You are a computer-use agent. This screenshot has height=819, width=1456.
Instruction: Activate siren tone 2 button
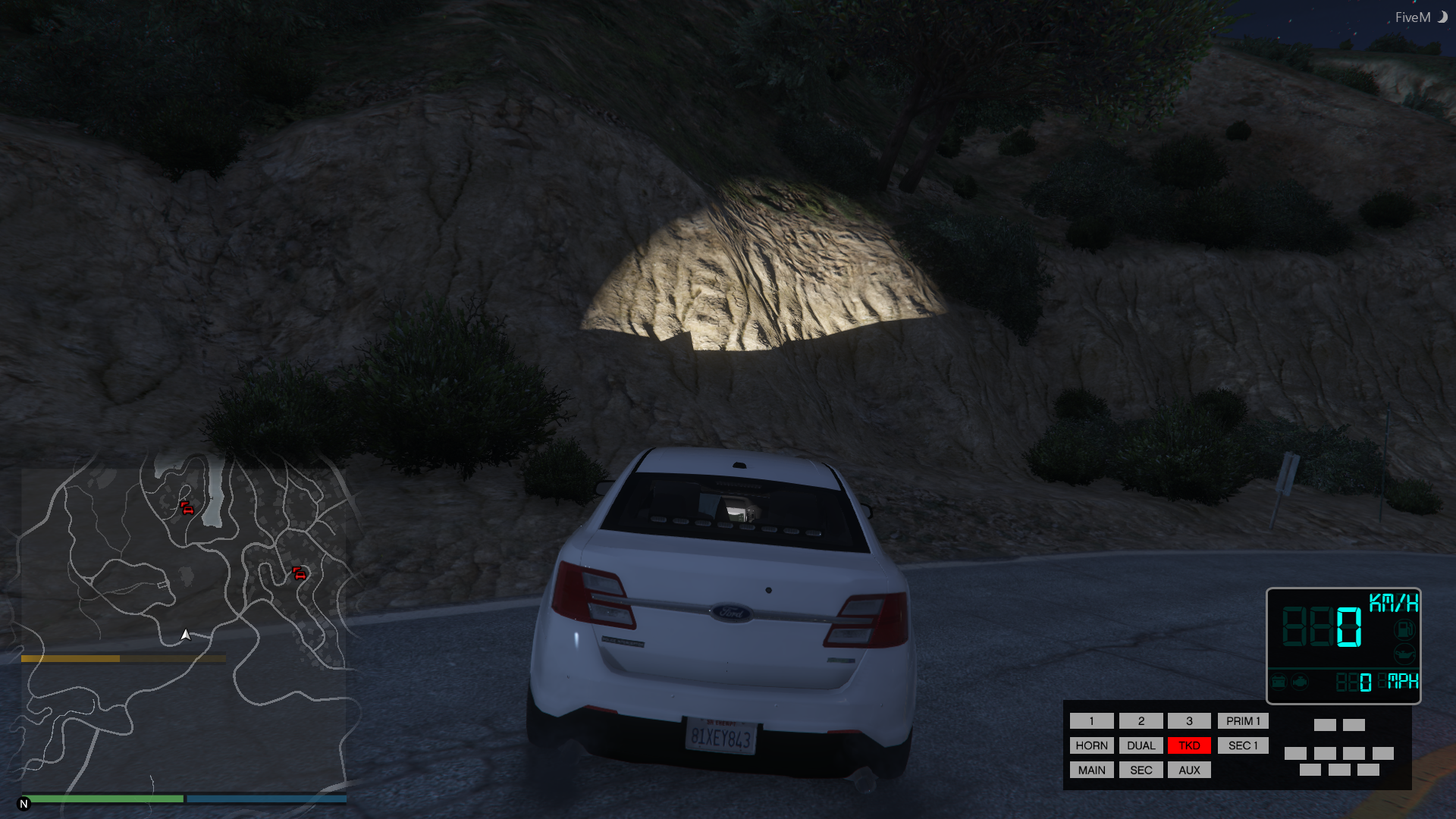coord(1141,721)
